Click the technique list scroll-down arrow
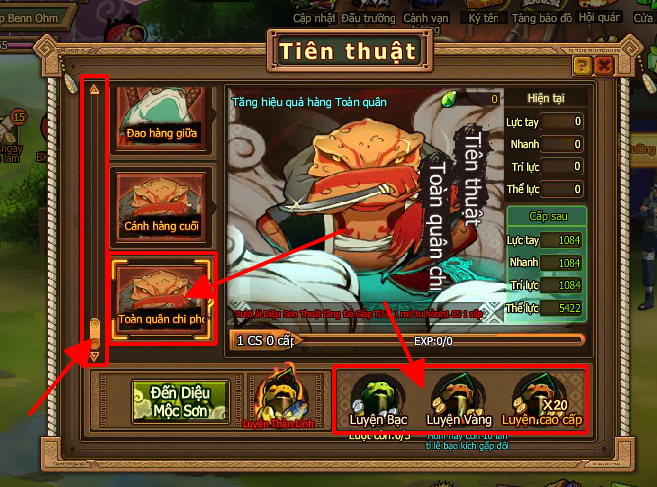 click(95, 355)
